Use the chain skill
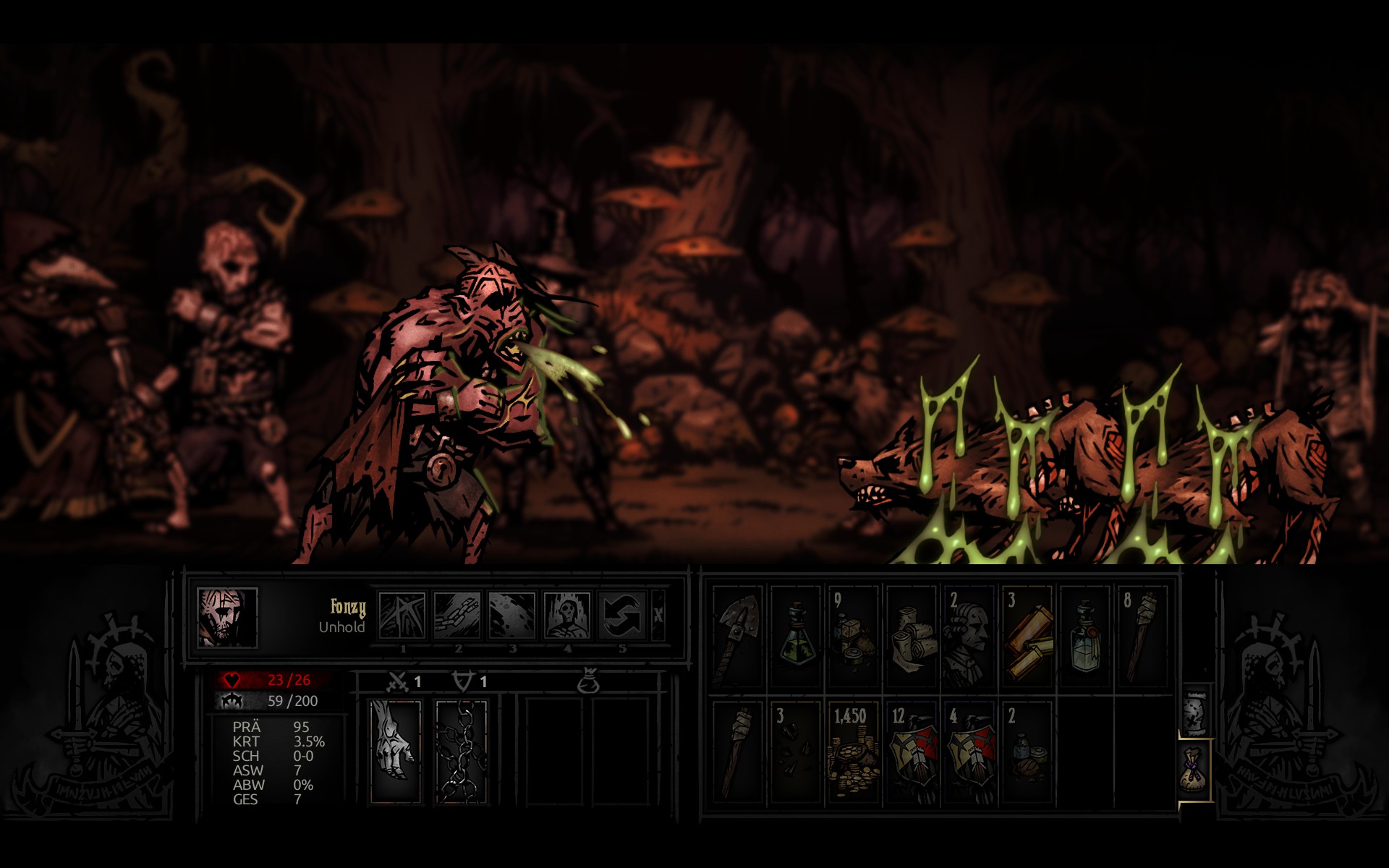Image resolution: width=1389 pixels, height=868 pixels. 457,616
